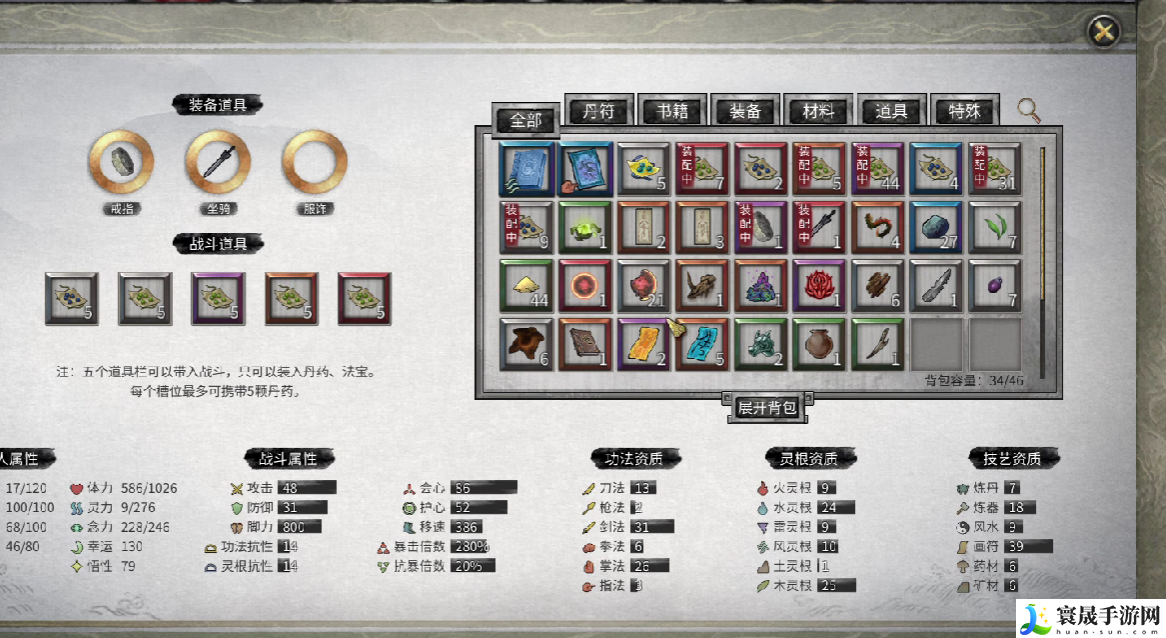Switch to the 丹符 tab

pyautogui.click(x=599, y=111)
